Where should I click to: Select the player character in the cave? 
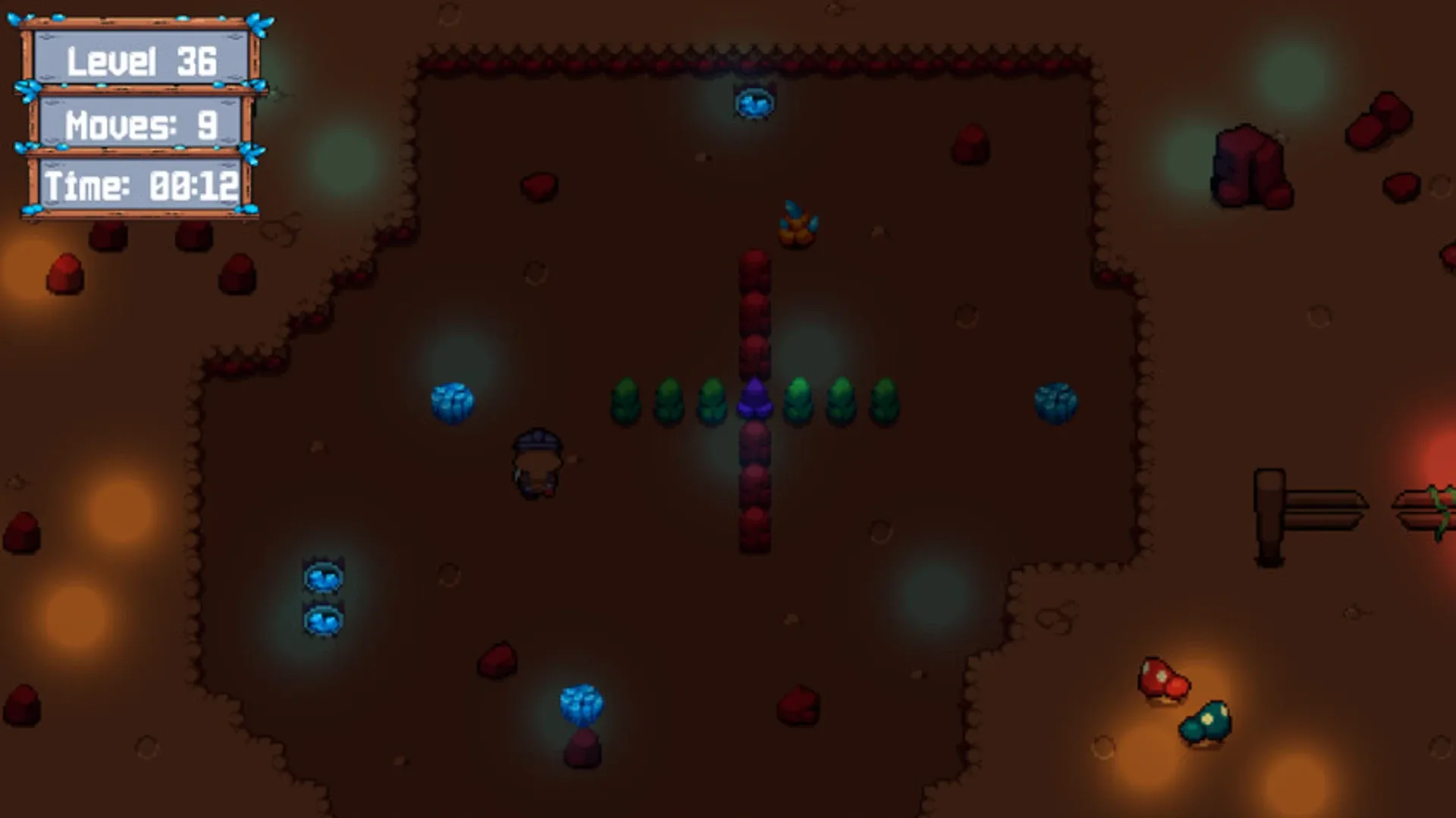coord(536,462)
